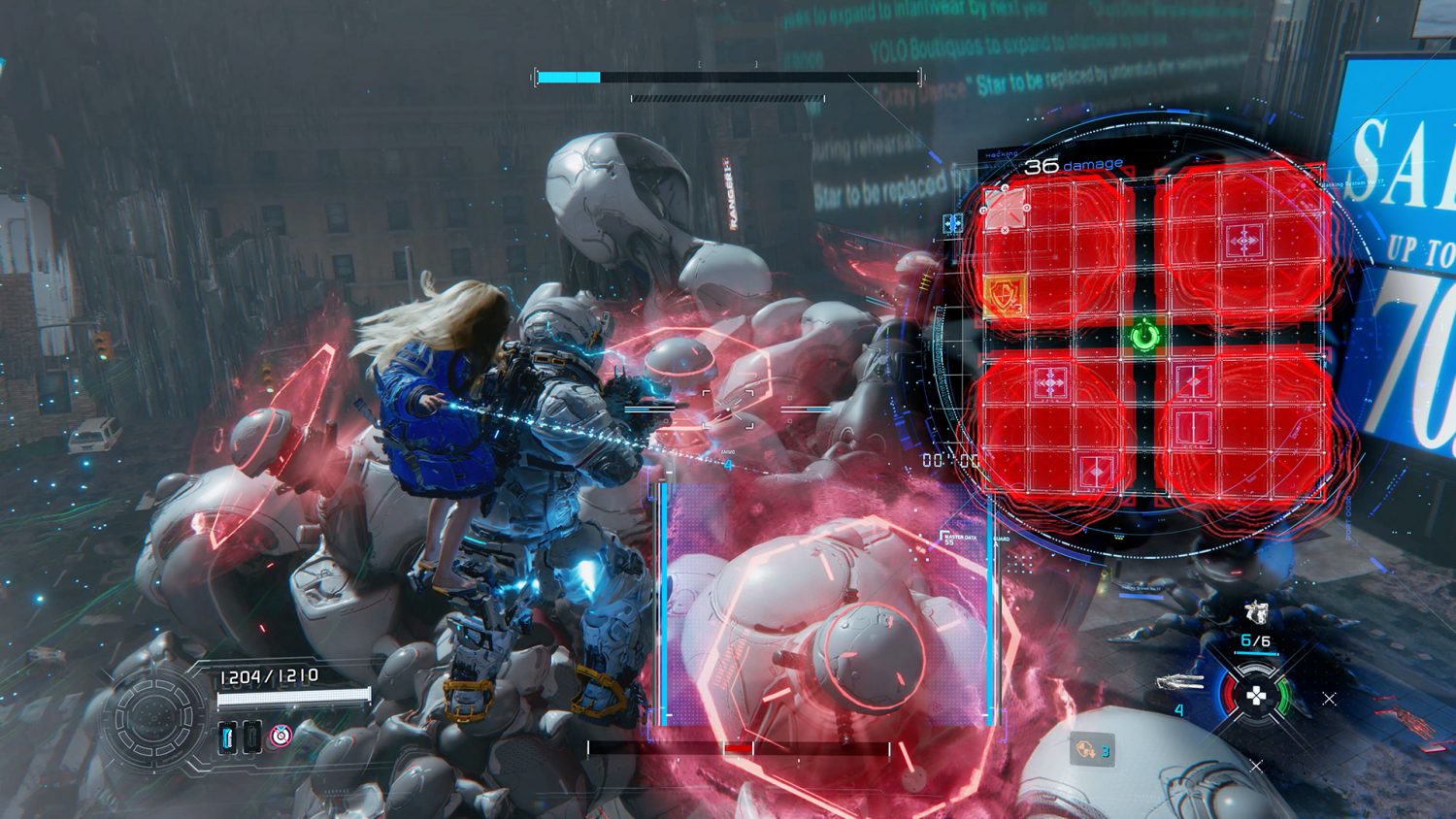Select the yellow shield node on hacking grid

1004,294
